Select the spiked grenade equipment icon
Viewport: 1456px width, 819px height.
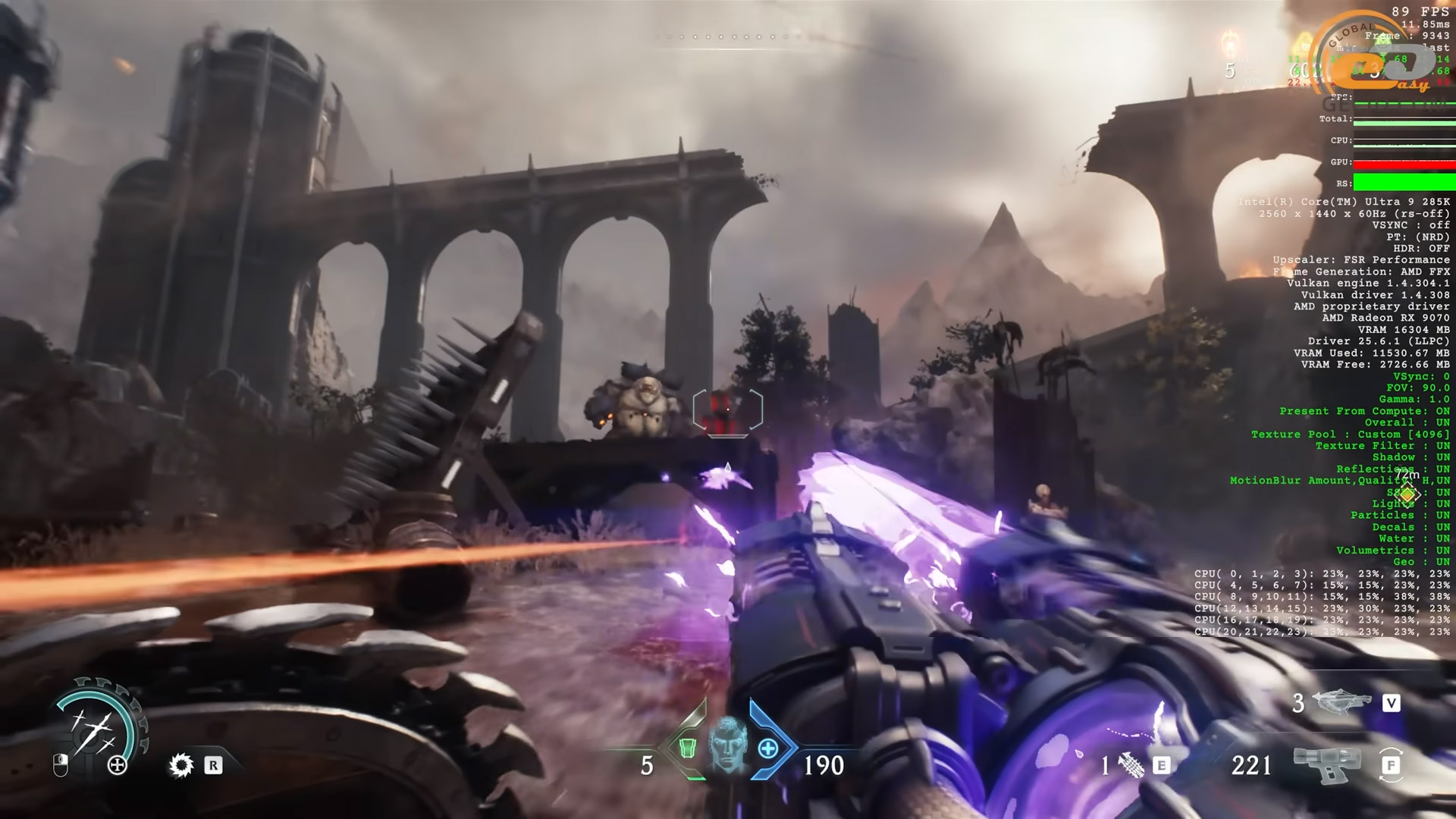point(1131,766)
